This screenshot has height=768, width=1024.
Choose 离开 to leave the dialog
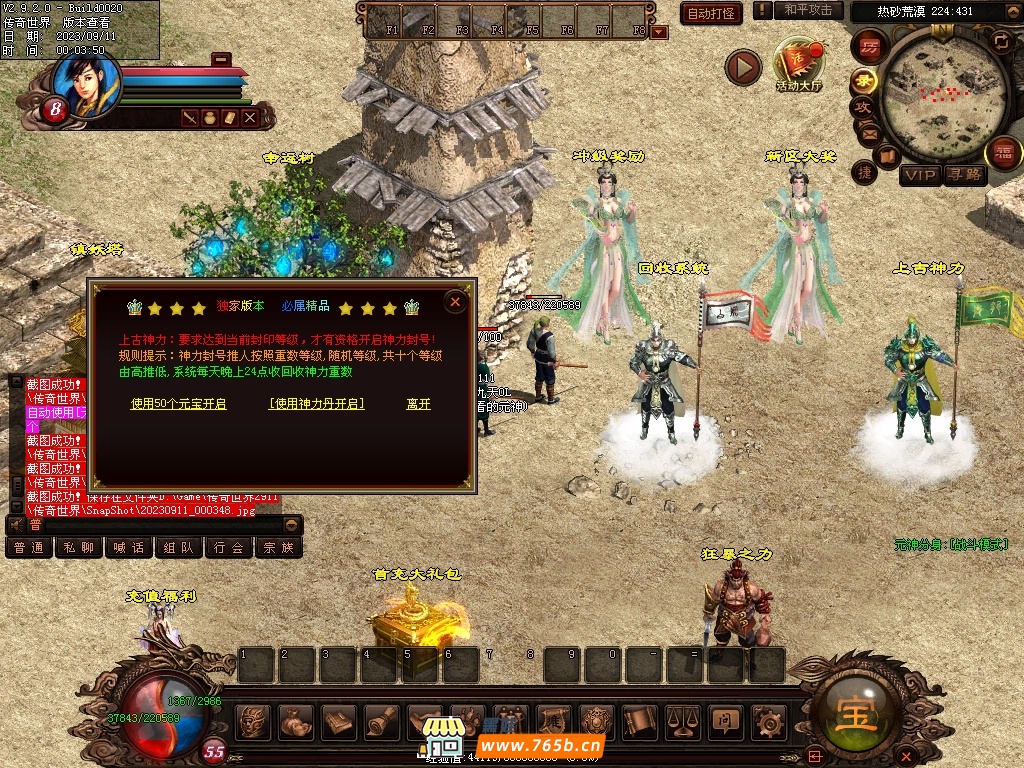pos(418,404)
